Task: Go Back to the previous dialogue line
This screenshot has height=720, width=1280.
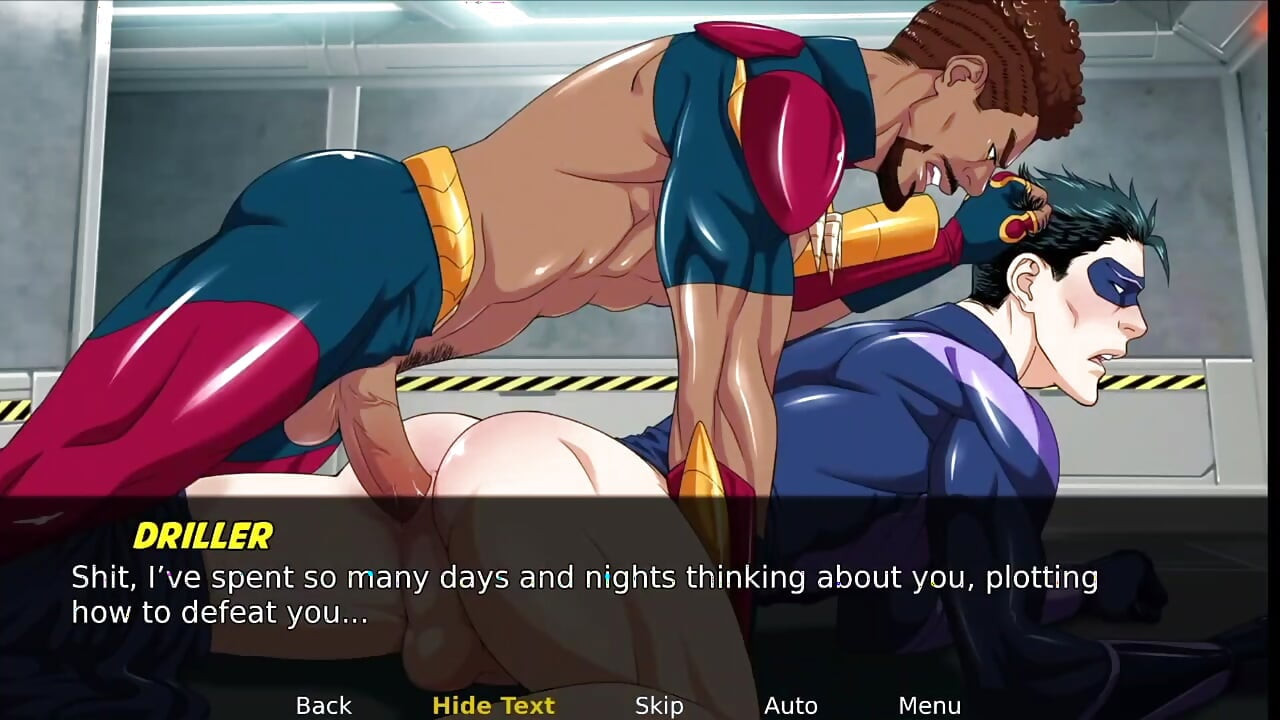Action: pyautogui.click(x=323, y=706)
